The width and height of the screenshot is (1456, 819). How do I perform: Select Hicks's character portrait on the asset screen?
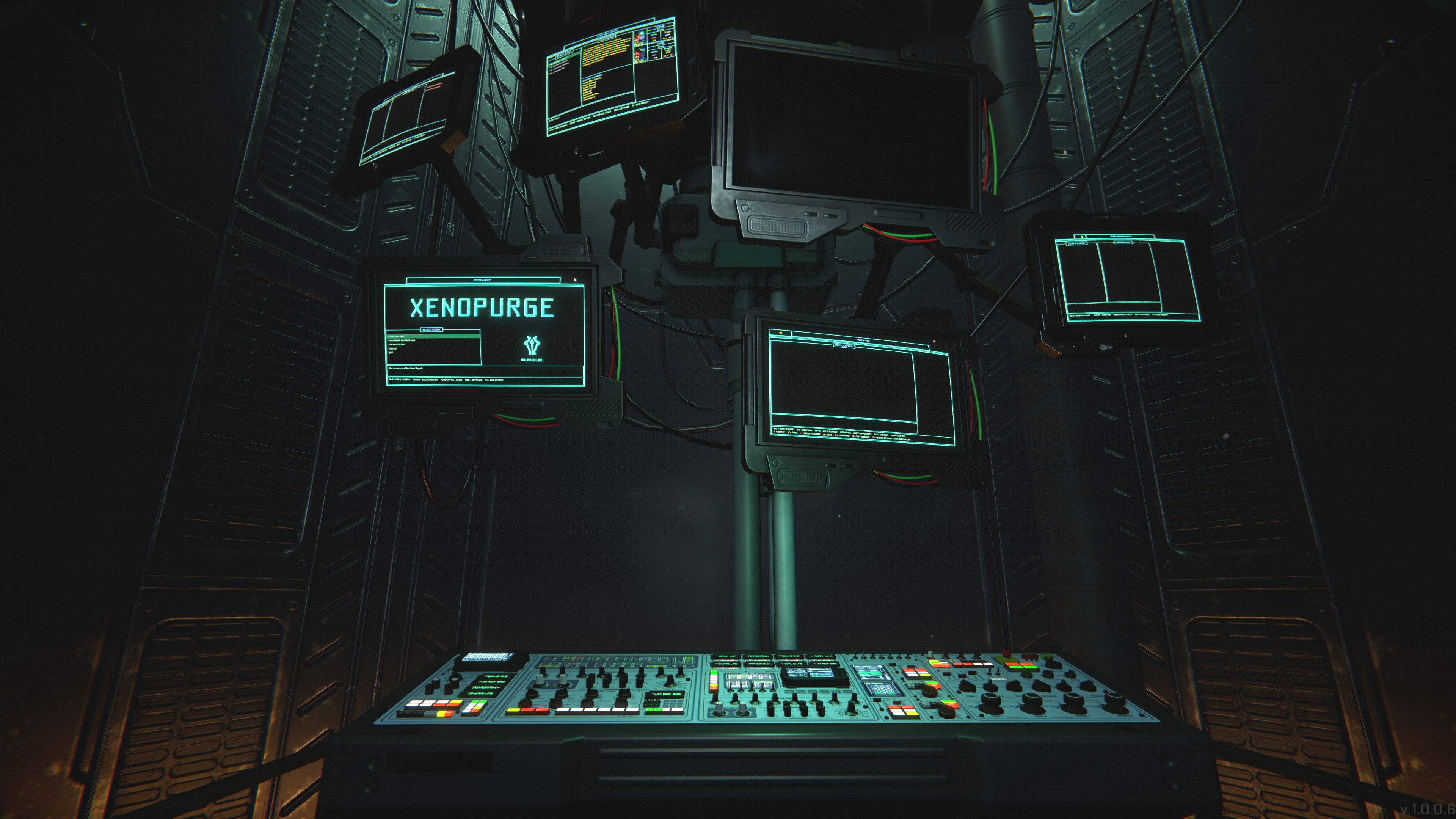tap(640, 55)
